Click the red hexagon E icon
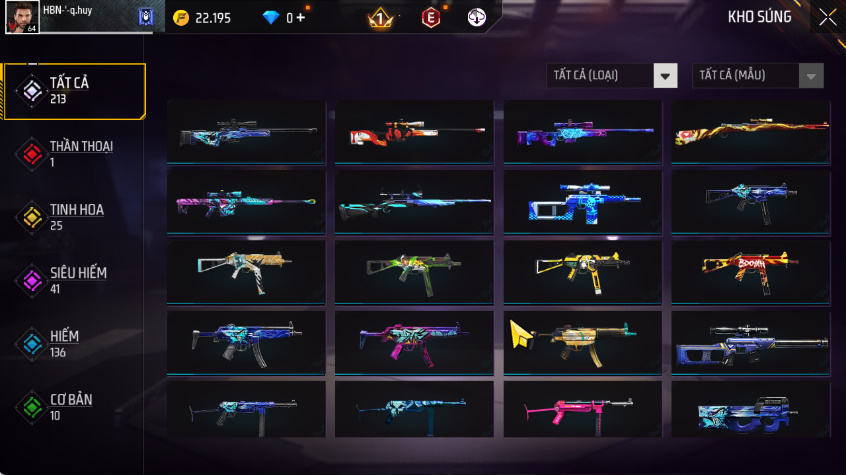The image size is (846, 475). pos(430,17)
